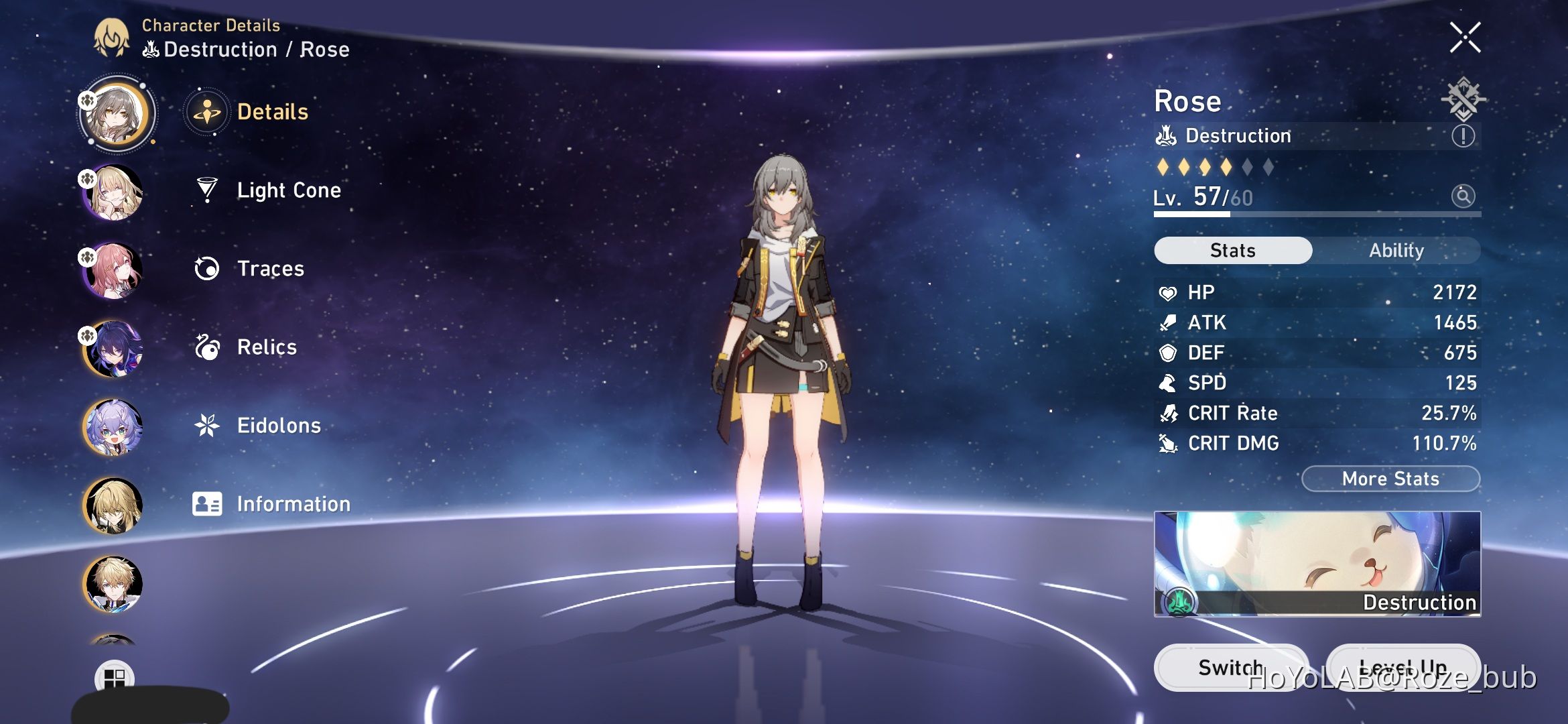The image size is (1568, 724).
Task: Switch to the Ability tab
Action: pyautogui.click(x=1397, y=250)
